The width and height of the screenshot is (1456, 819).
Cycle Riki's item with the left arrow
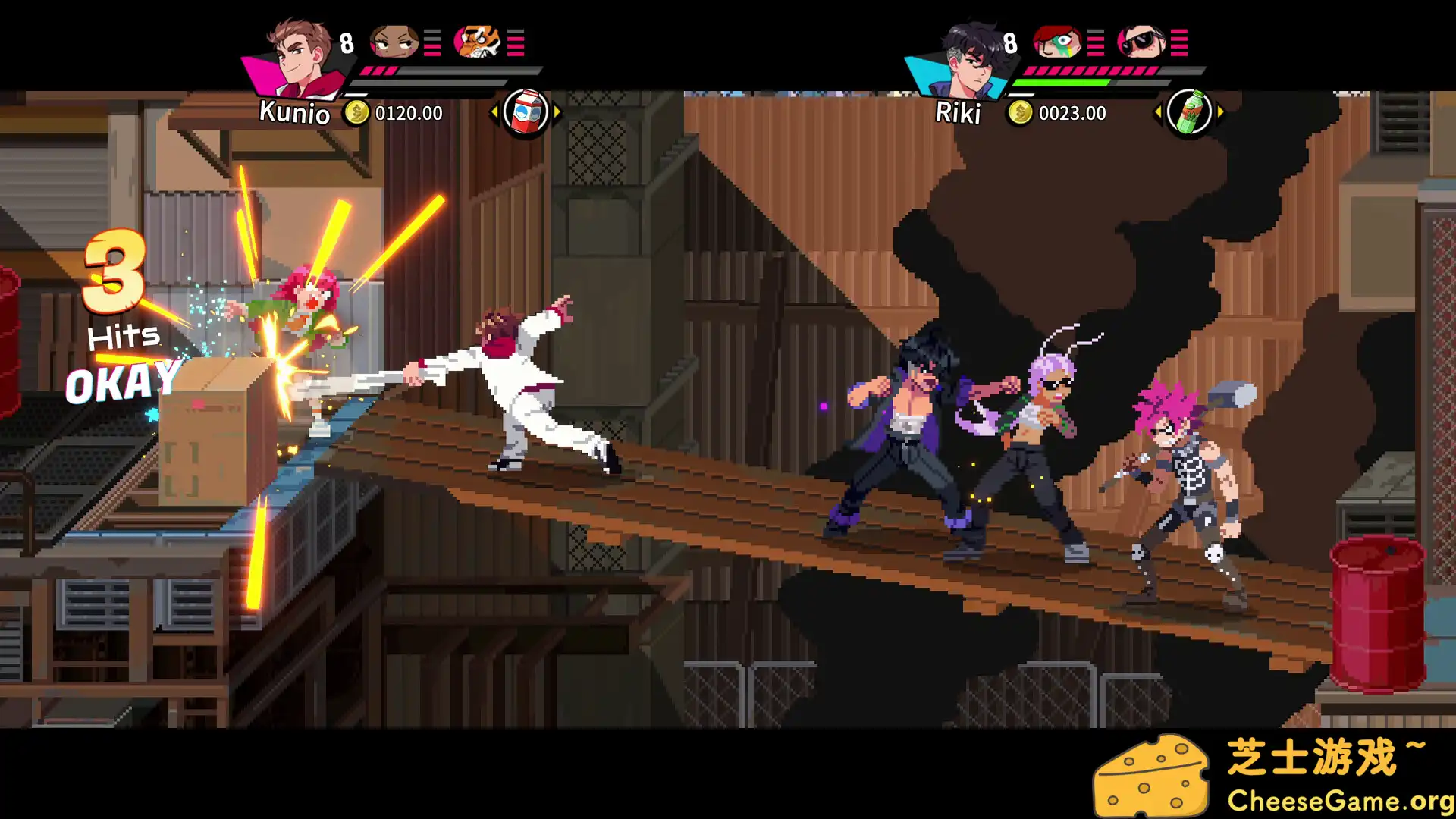(1159, 114)
